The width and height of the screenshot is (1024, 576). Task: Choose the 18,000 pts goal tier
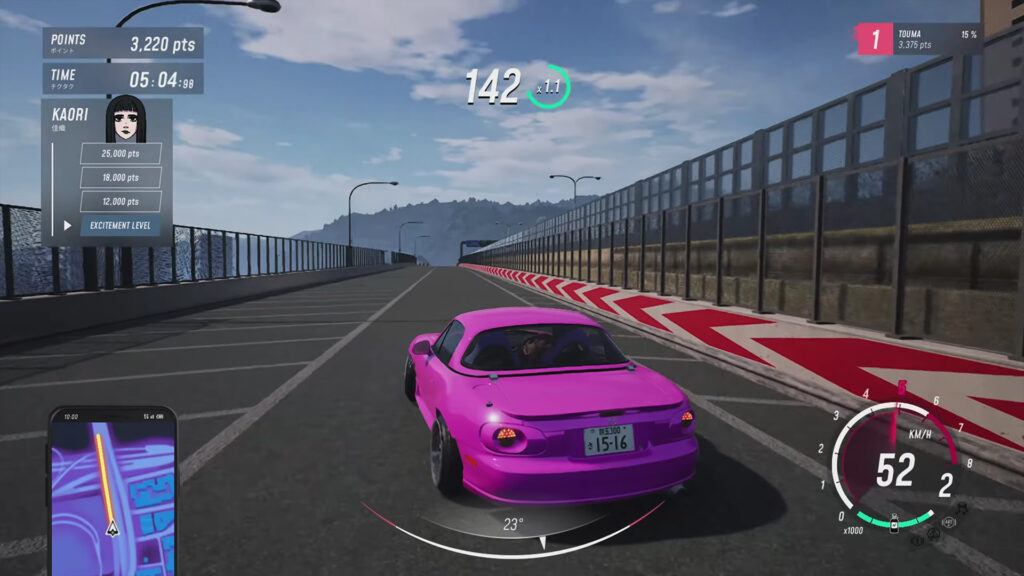(x=120, y=178)
